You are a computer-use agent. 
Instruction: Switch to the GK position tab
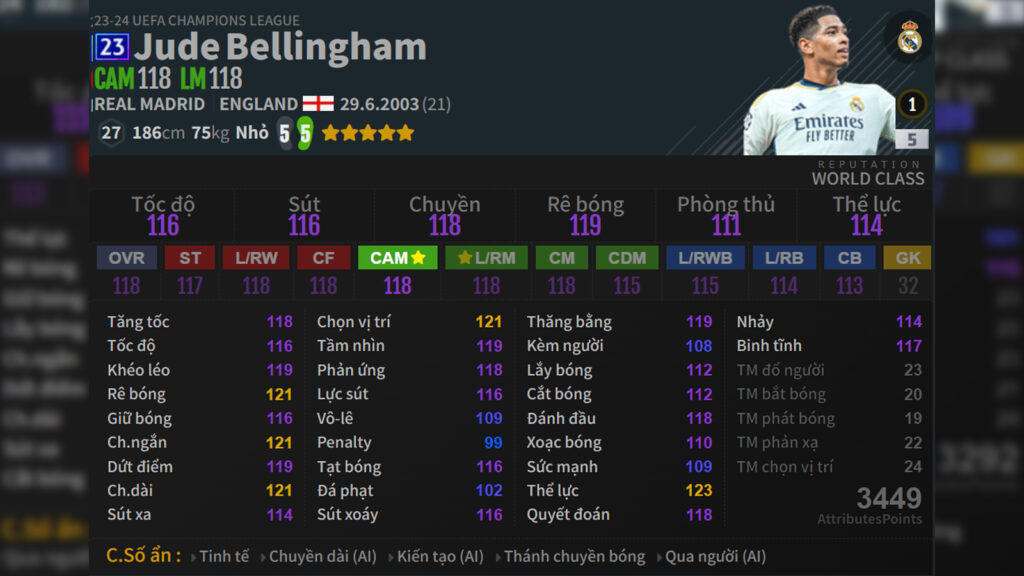pyautogui.click(x=908, y=258)
